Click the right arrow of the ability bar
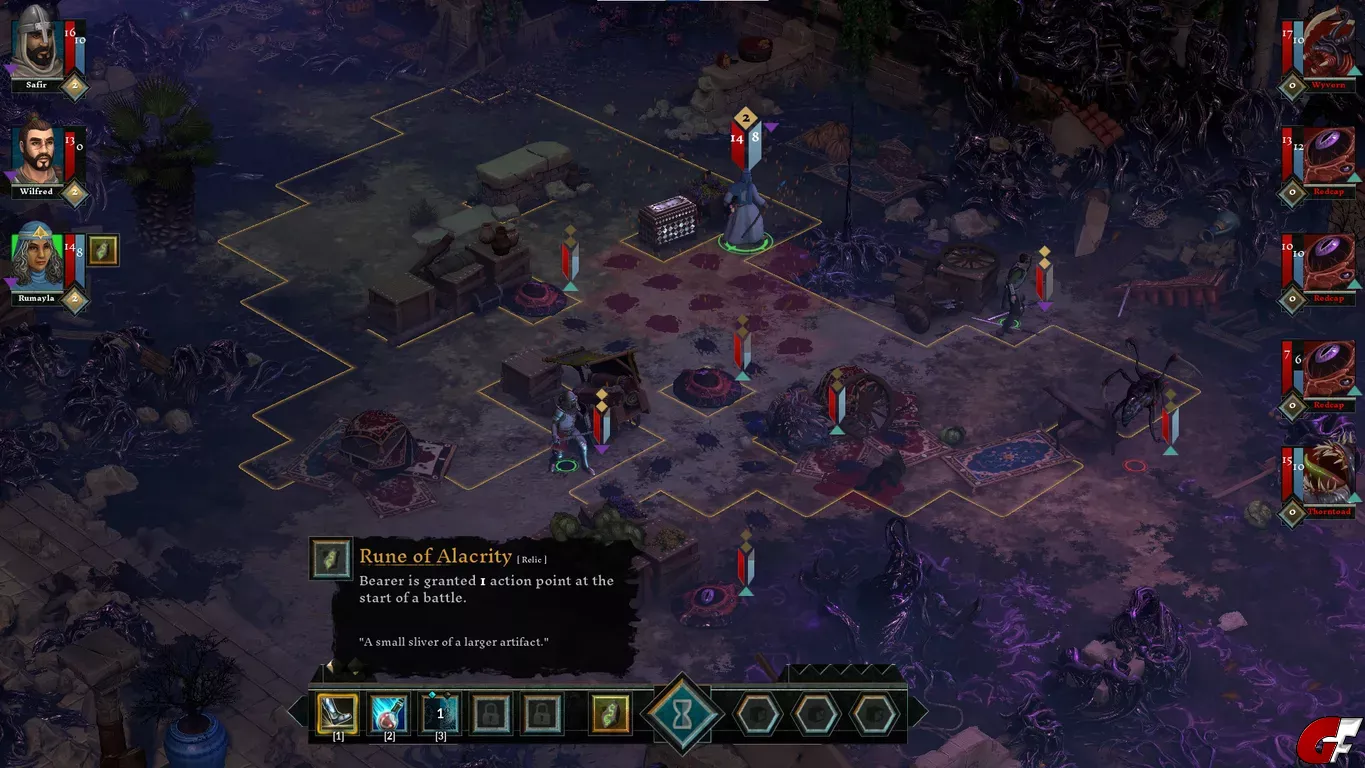The width and height of the screenshot is (1365, 768). tap(919, 712)
